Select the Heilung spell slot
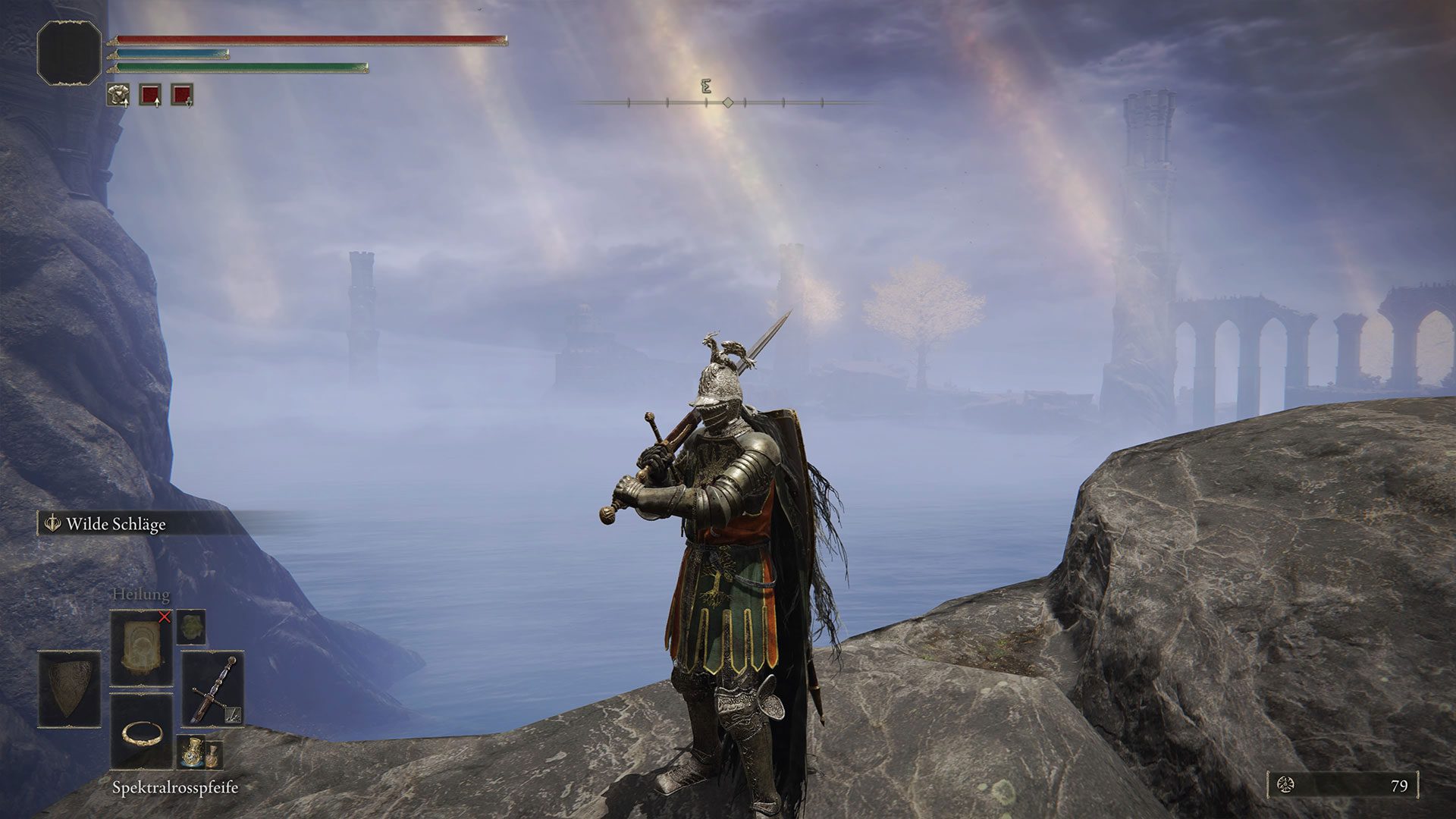This screenshot has height=819, width=1456. [142, 650]
